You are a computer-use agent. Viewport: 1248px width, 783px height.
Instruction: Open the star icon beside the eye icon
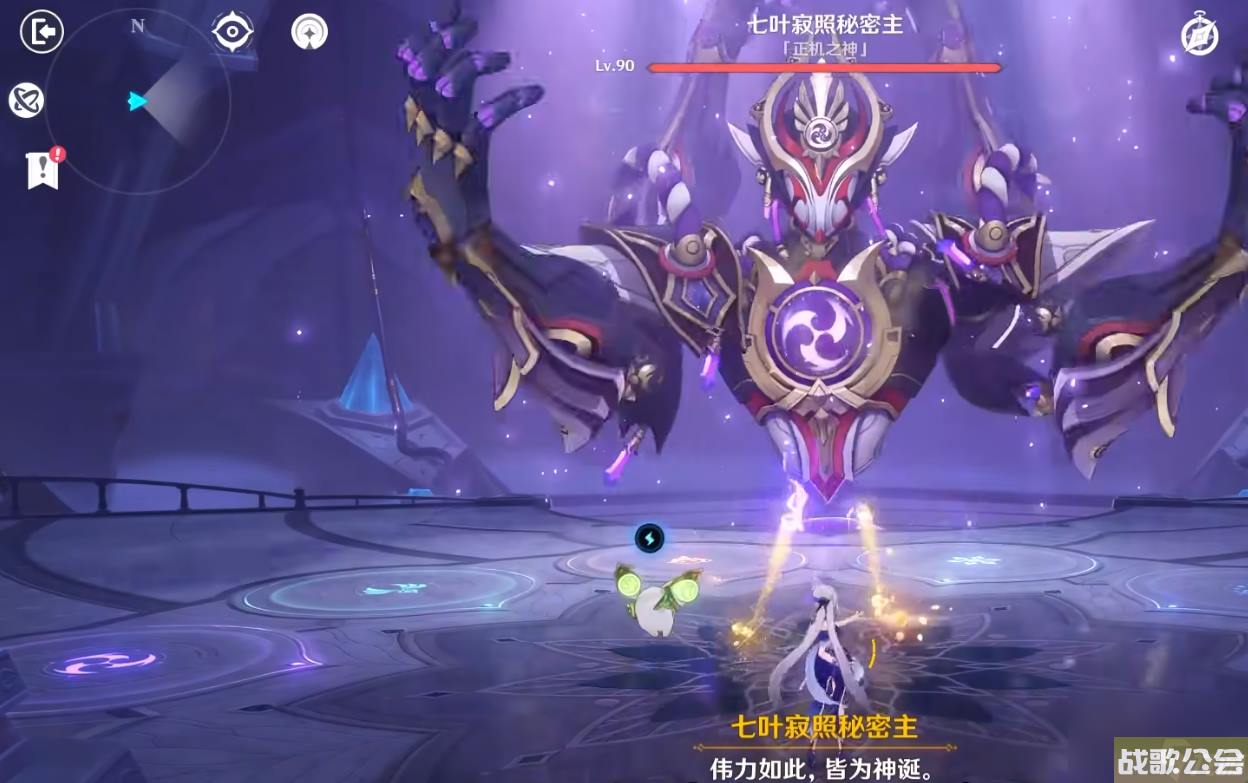coord(309,32)
